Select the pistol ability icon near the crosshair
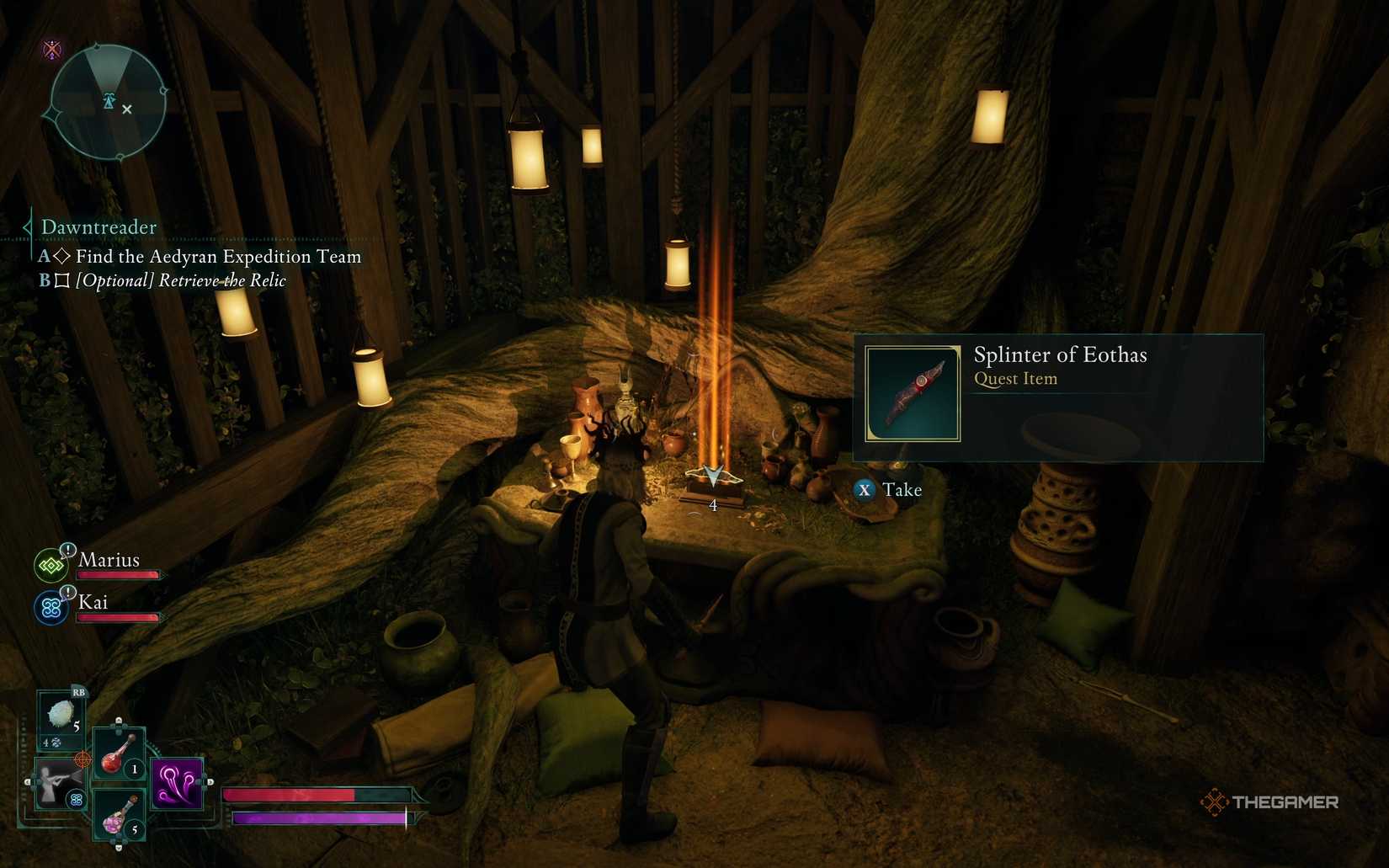 tap(59, 784)
